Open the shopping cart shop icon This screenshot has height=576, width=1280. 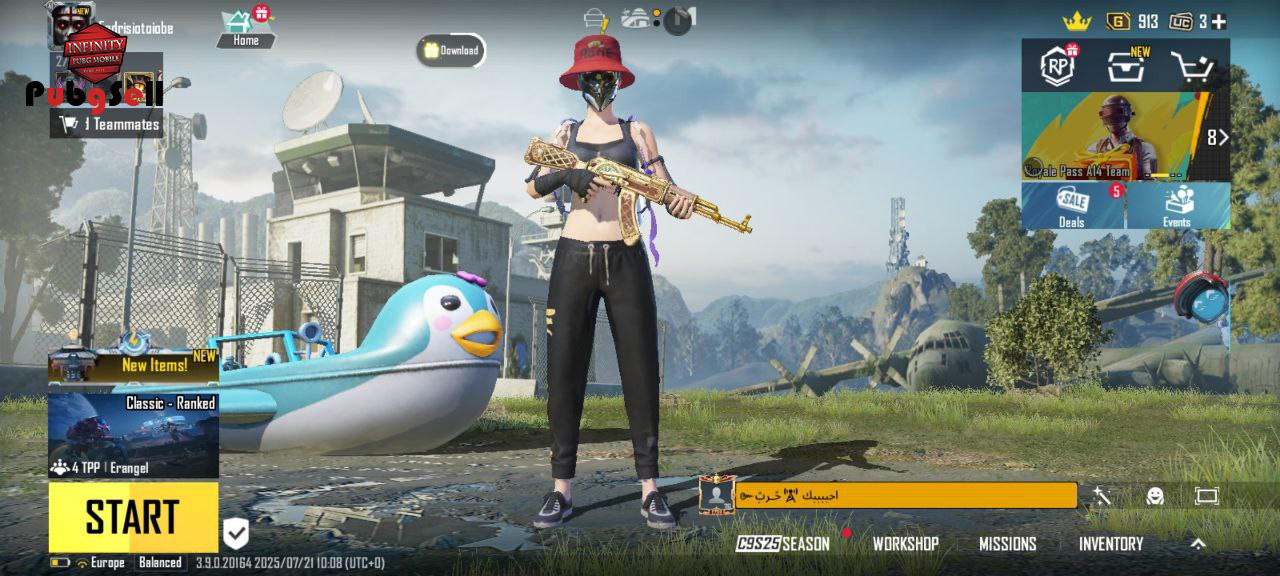click(x=1192, y=67)
